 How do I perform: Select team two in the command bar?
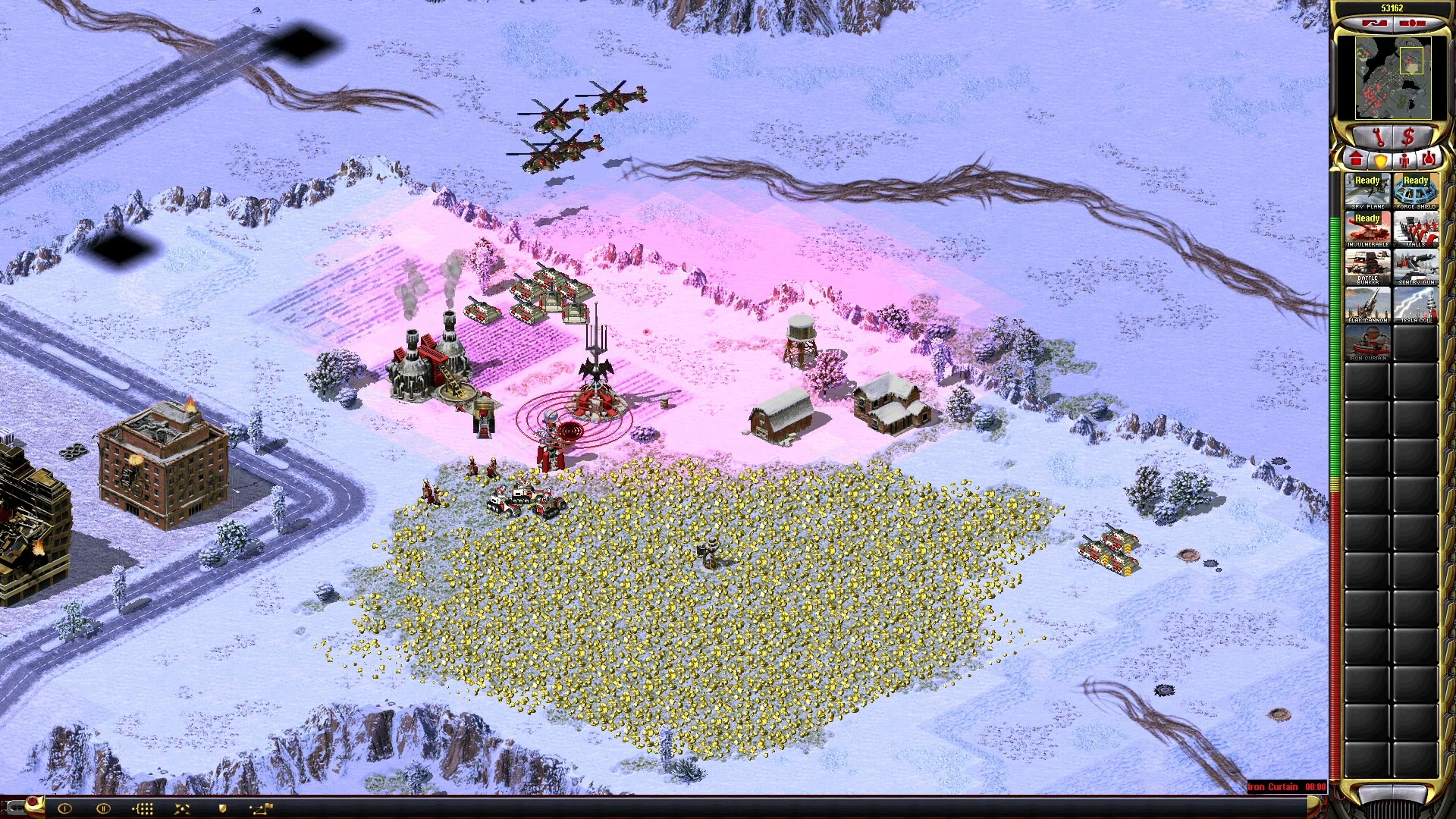tap(103, 808)
